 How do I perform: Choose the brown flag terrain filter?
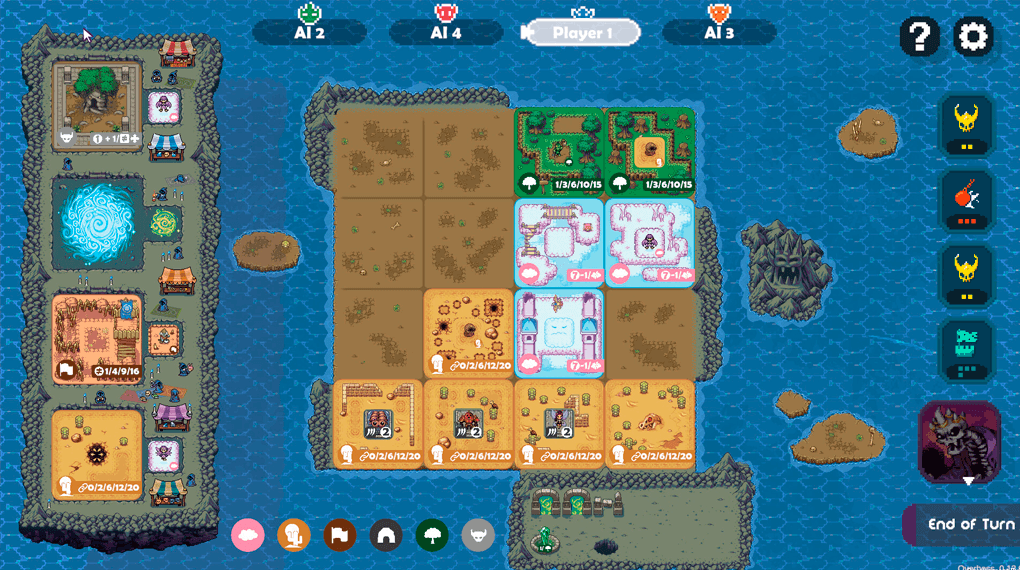tap(340, 535)
